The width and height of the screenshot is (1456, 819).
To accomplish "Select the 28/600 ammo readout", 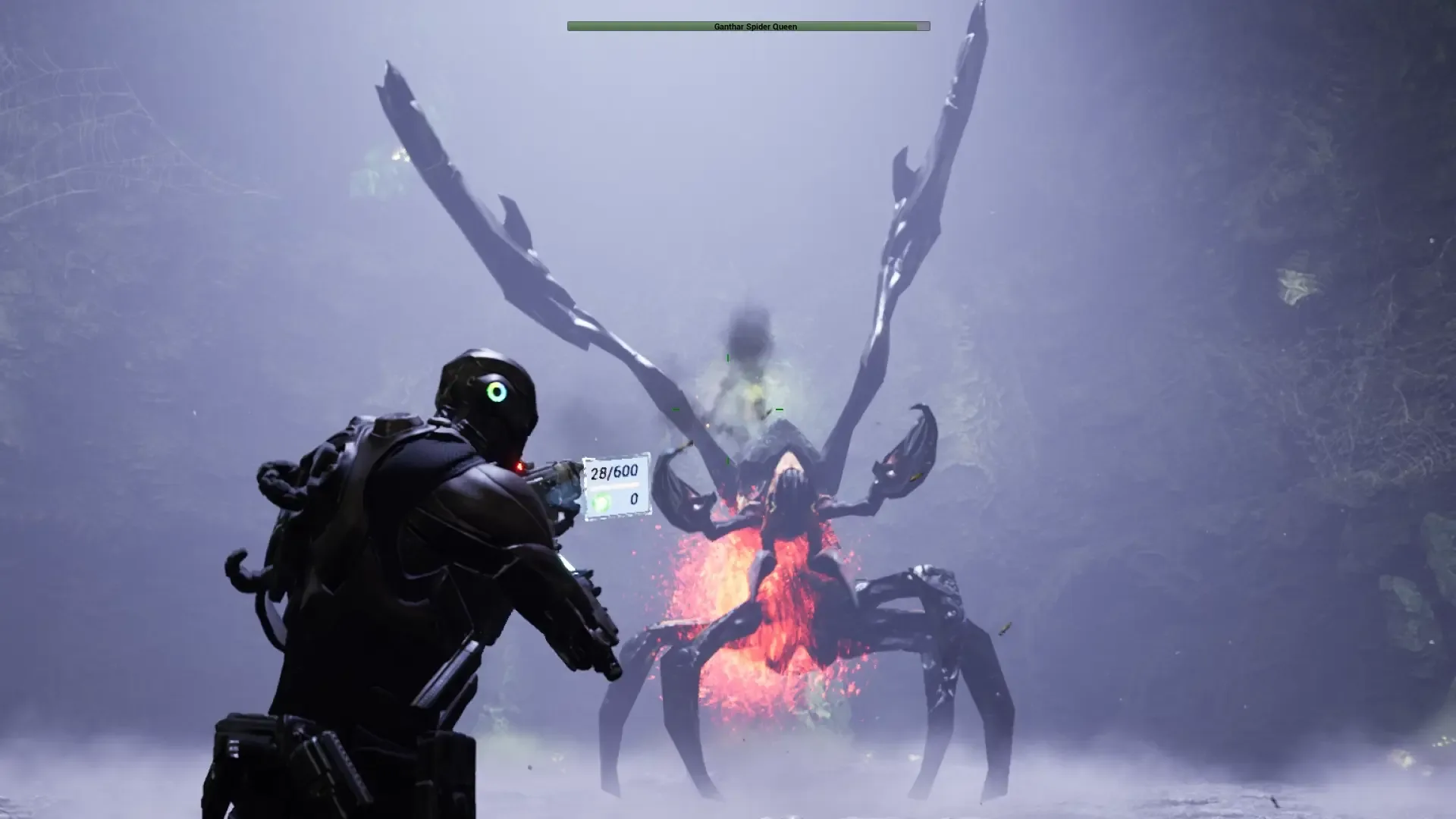I will tap(614, 472).
